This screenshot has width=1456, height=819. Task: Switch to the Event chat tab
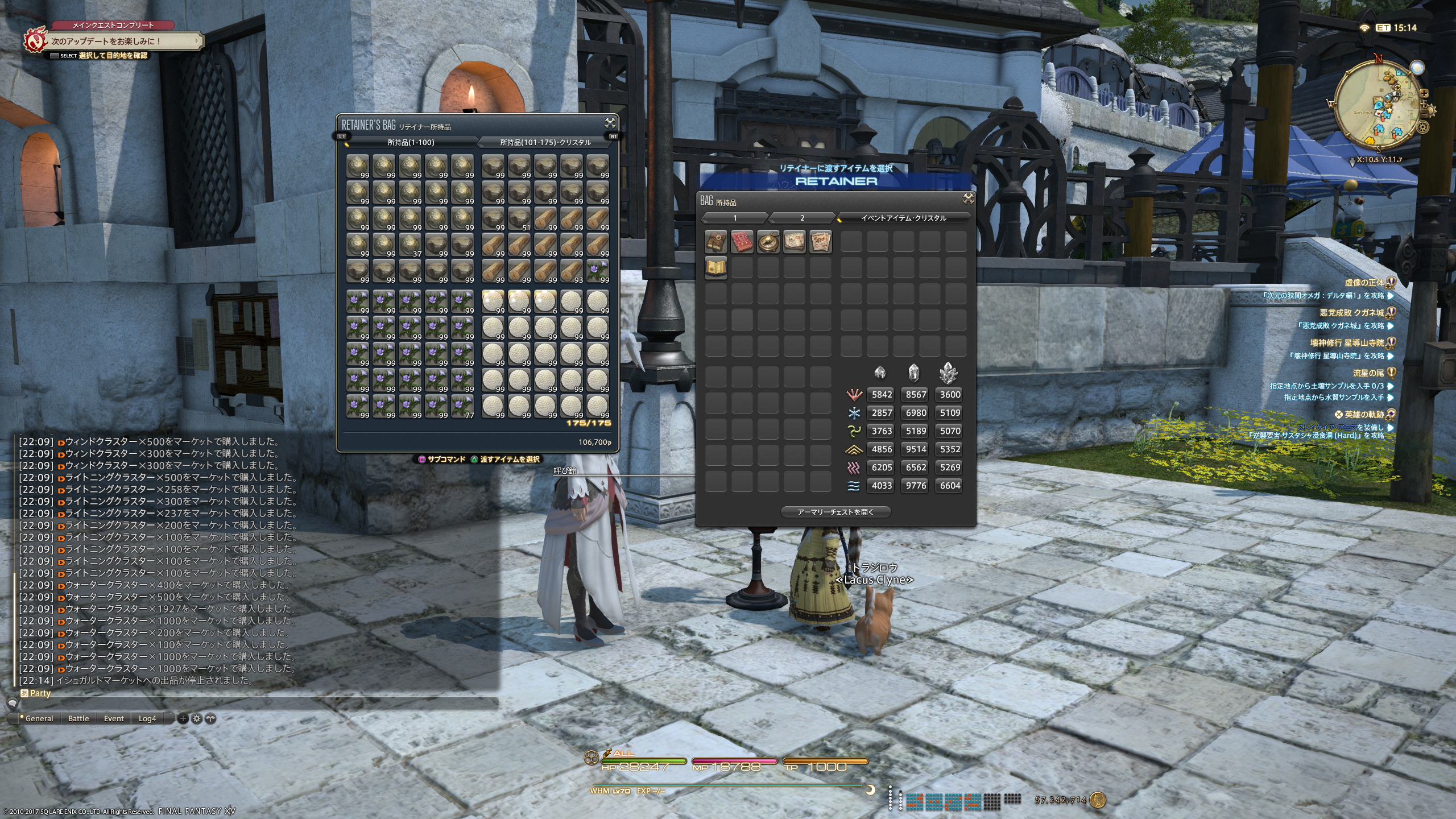[114, 718]
